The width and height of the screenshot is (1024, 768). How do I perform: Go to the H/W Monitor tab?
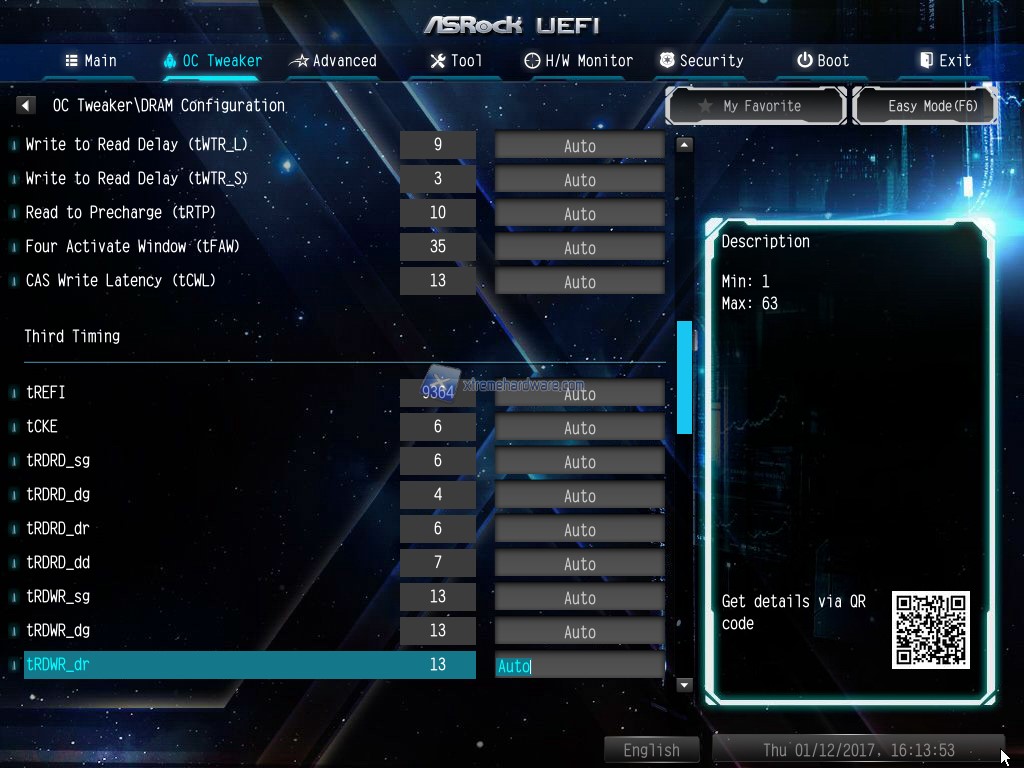pyautogui.click(x=578, y=61)
